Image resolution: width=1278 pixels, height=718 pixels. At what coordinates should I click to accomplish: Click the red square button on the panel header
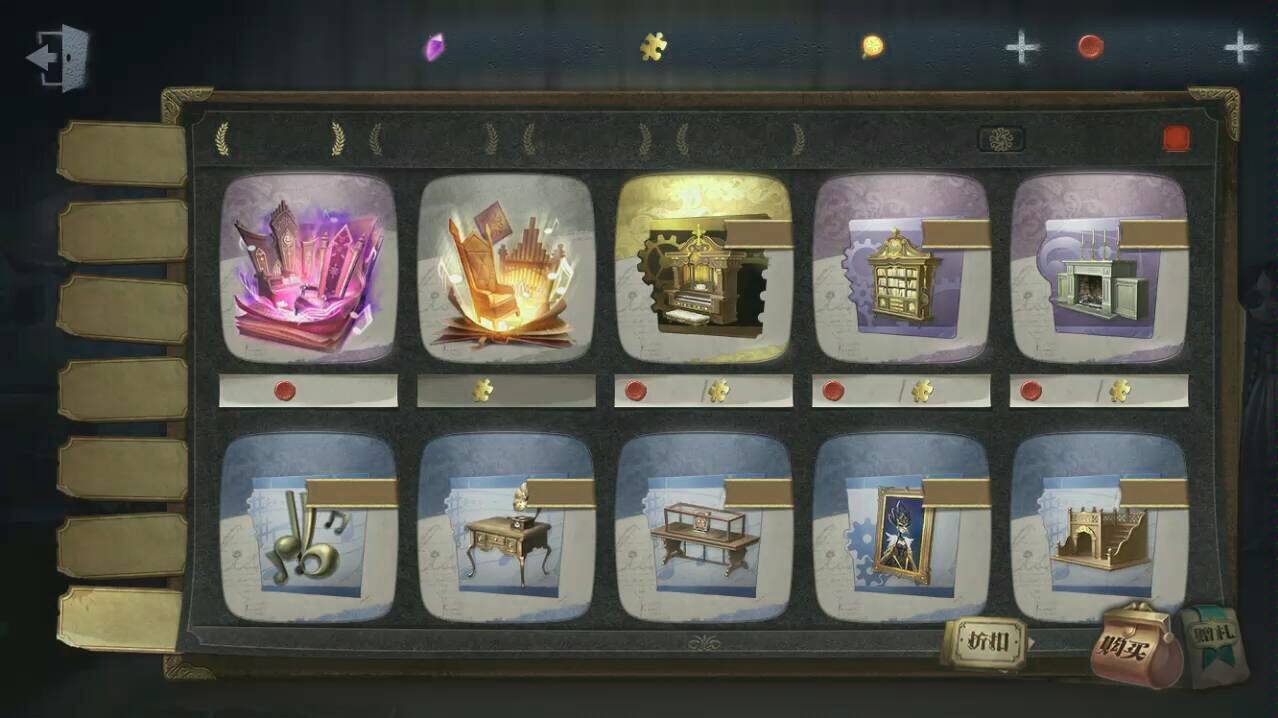click(1176, 139)
